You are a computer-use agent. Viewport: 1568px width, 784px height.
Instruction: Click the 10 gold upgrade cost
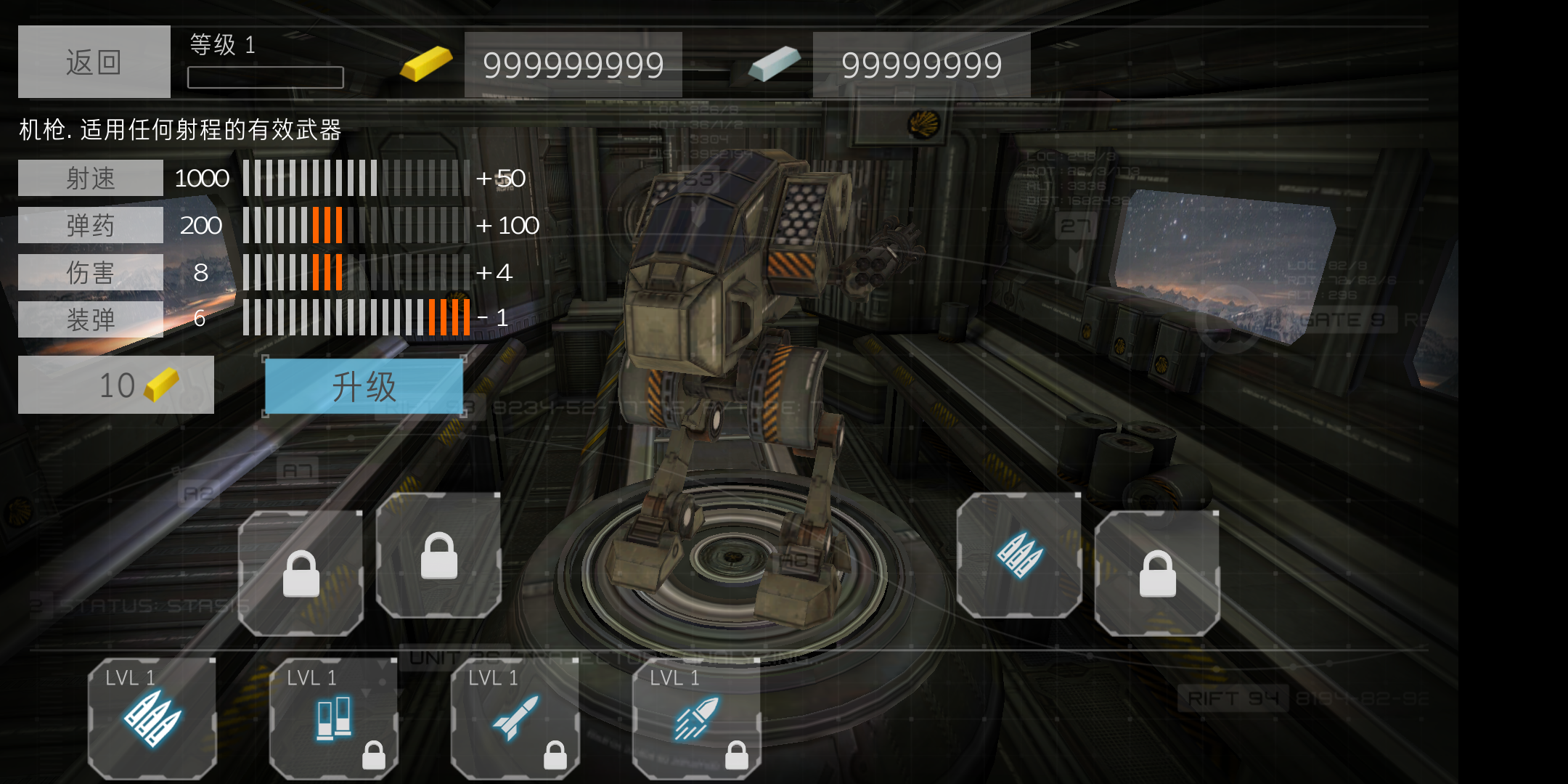point(116,385)
